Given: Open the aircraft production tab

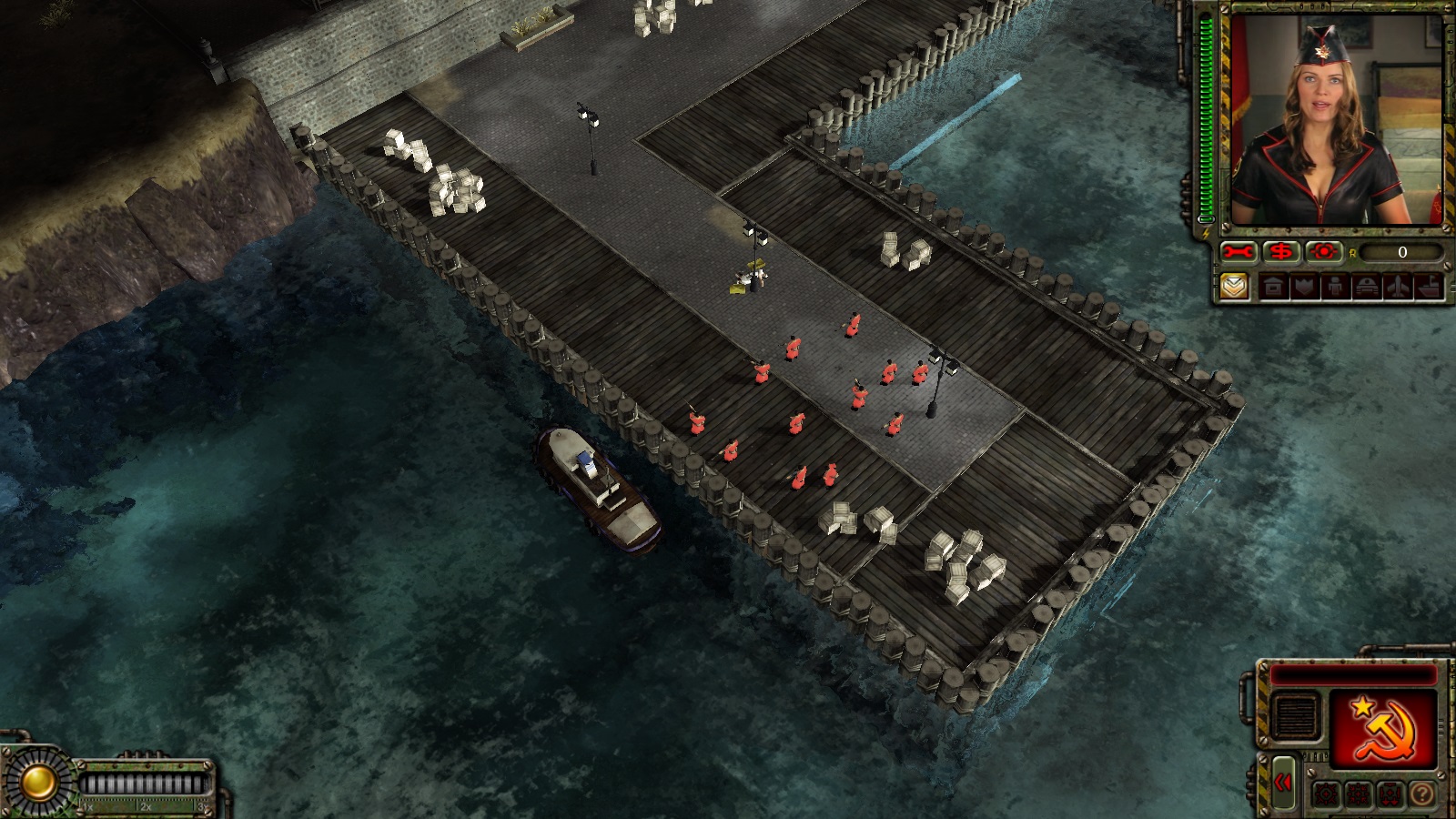Looking at the screenshot, I should pos(1398,288).
